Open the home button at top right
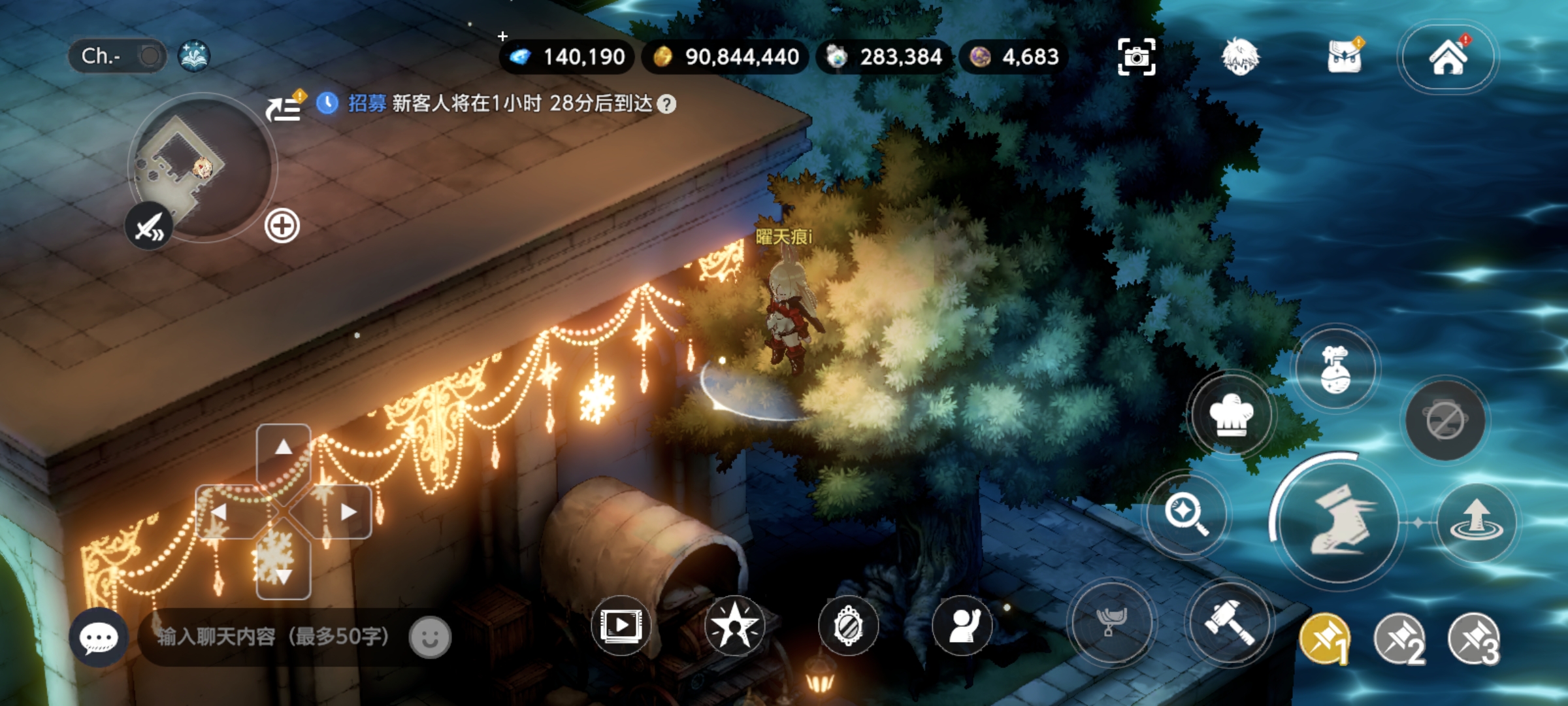1568x706 pixels. point(1448,58)
